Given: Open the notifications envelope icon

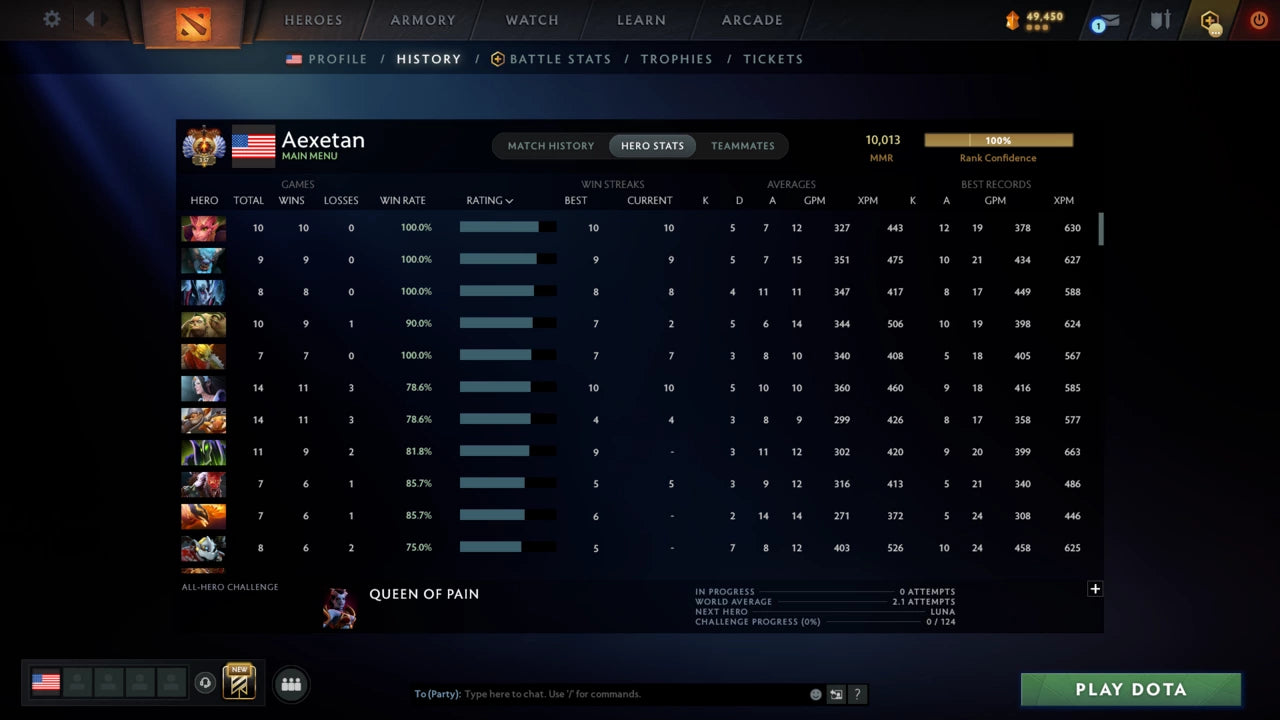Looking at the screenshot, I should pos(1111,20).
